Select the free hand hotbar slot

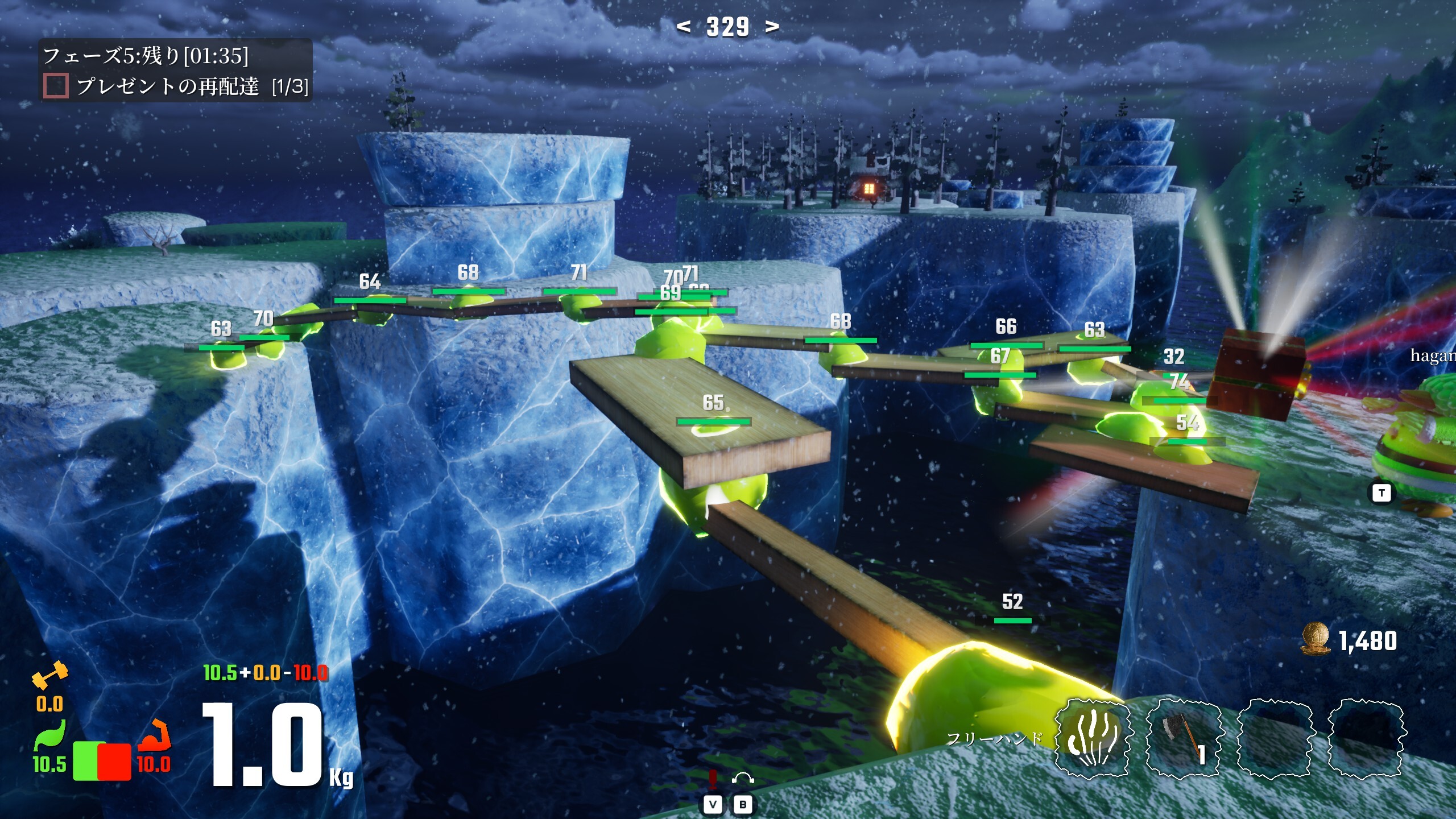point(1093,739)
